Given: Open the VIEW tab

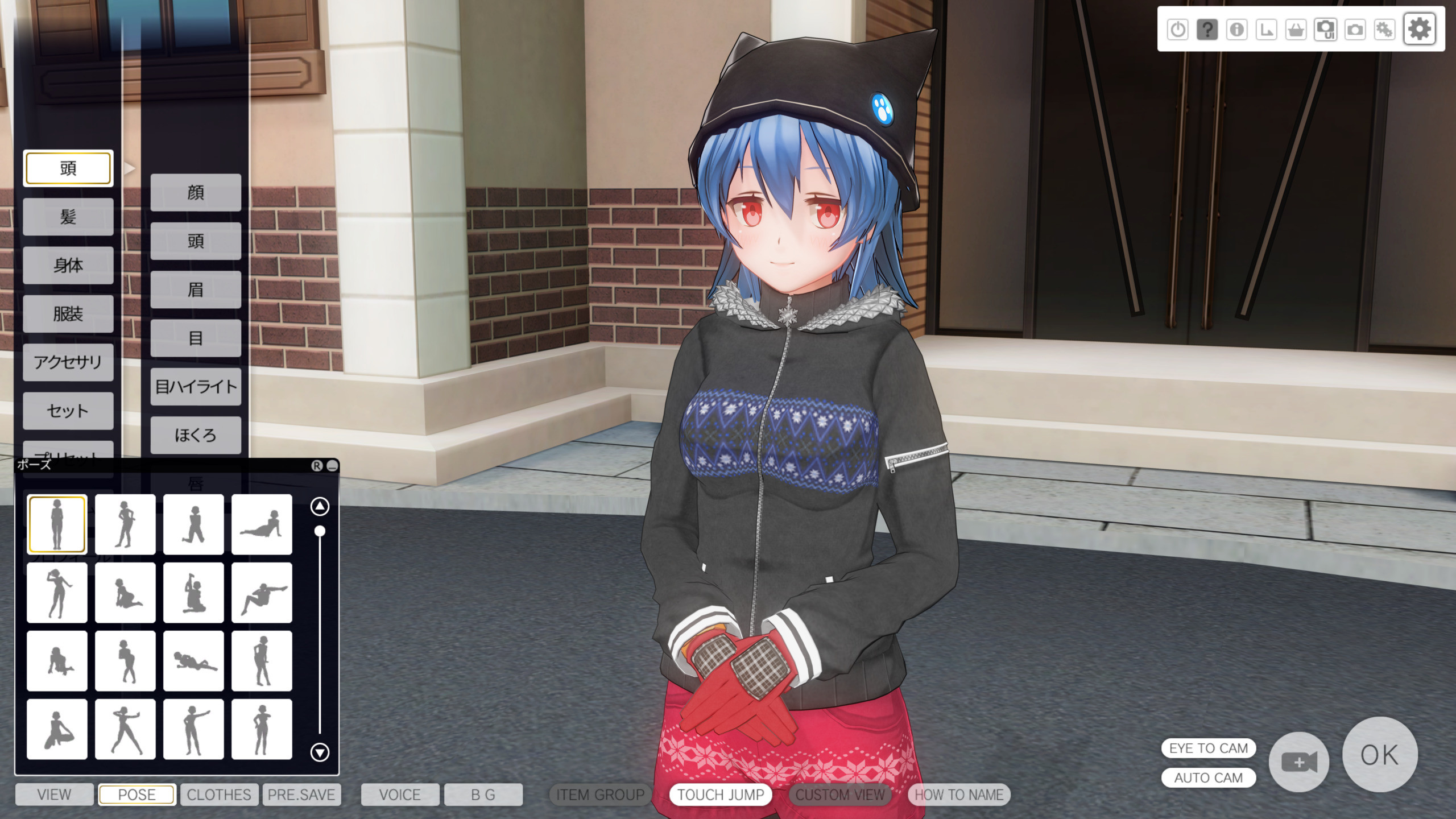Looking at the screenshot, I should click(x=54, y=795).
